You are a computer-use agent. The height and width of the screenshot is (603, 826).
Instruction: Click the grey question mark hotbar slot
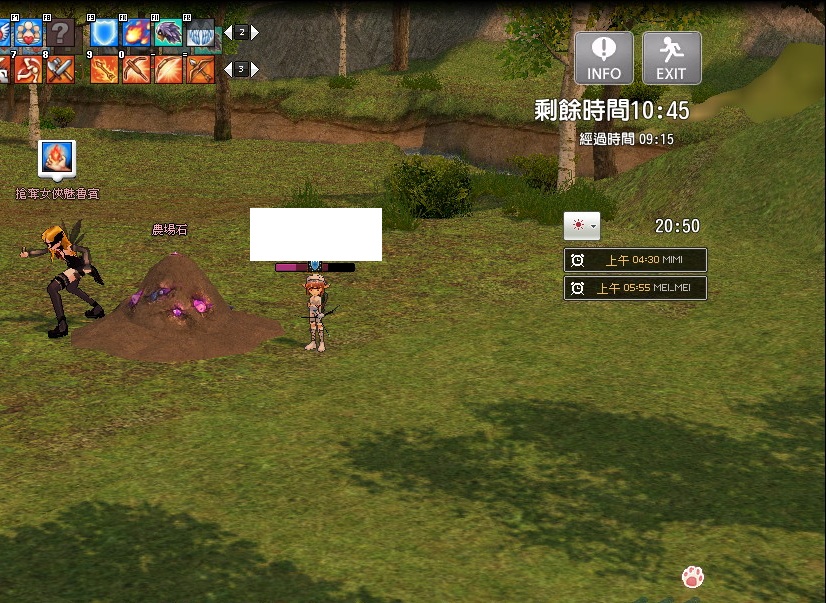pyautogui.click(x=60, y=34)
